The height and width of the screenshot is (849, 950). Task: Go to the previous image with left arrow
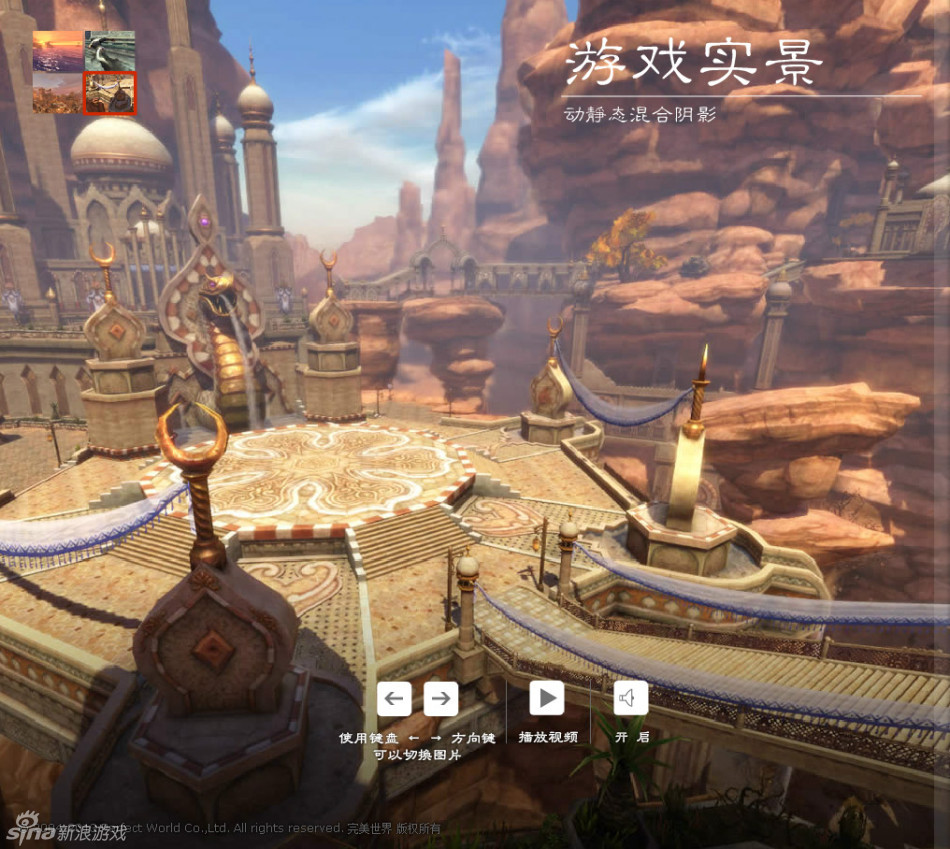tap(394, 698)
